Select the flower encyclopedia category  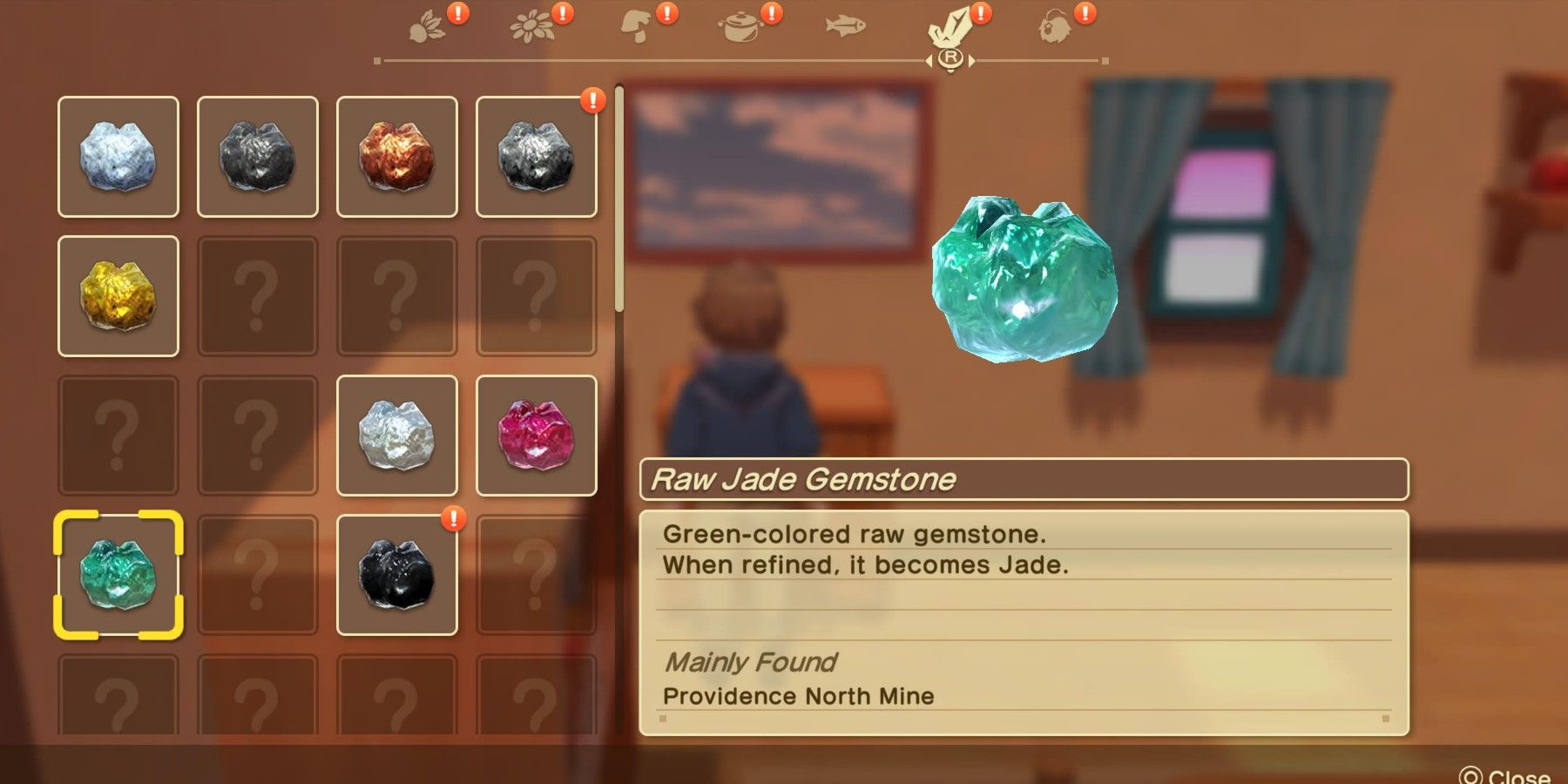533,26
